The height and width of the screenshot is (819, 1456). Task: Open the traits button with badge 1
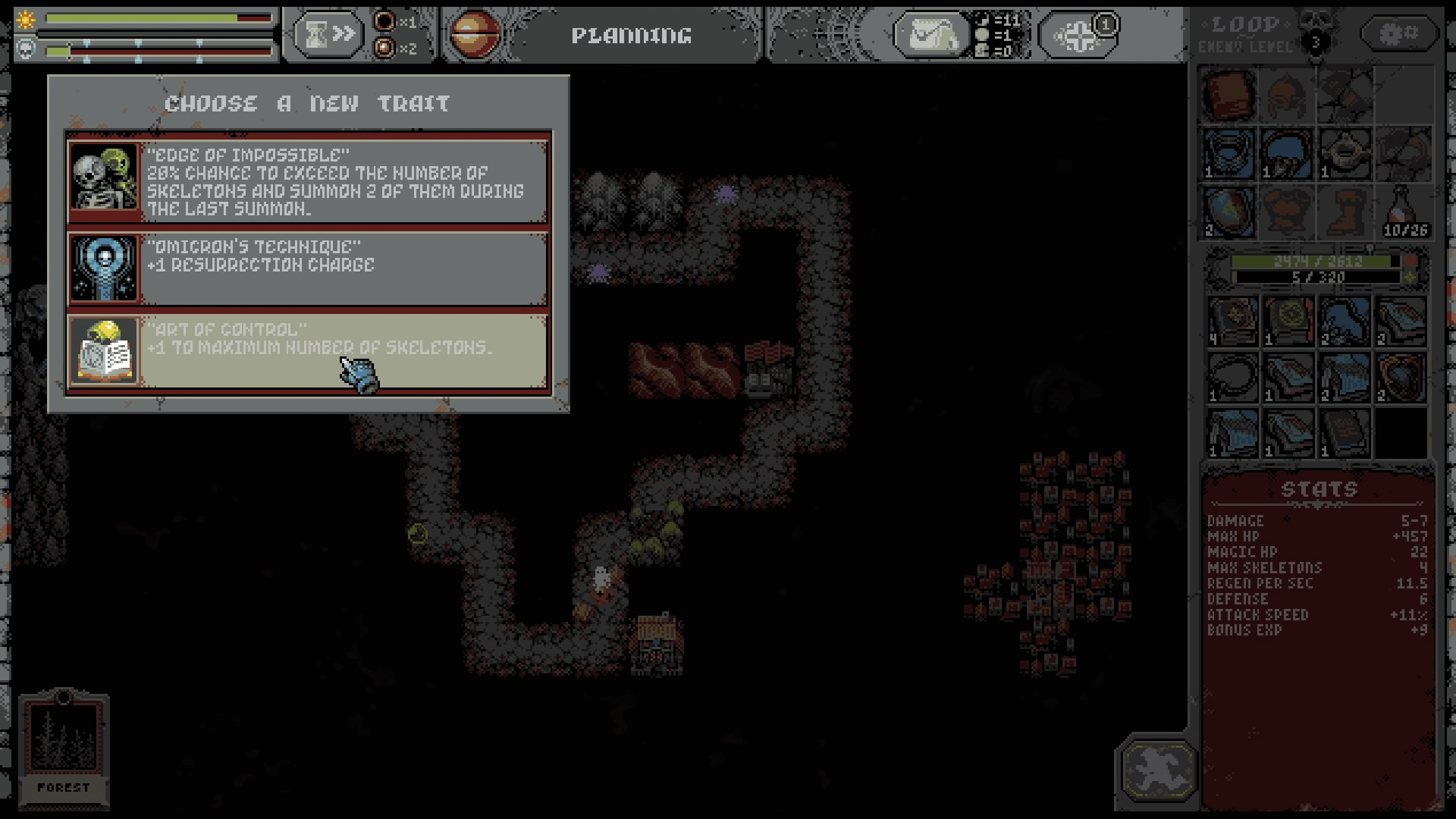[1077, 36]
